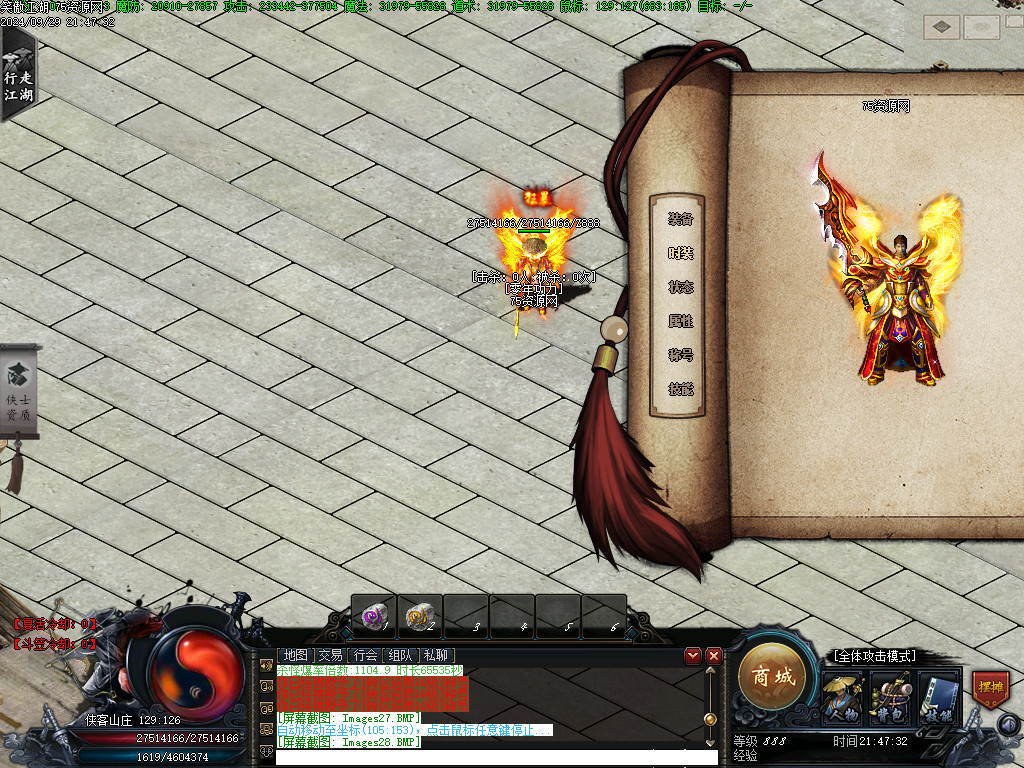Select the 行会 guild chat tab
Image resolution: width=1024 pixels, height=768 pixels.
click(365, 655)
